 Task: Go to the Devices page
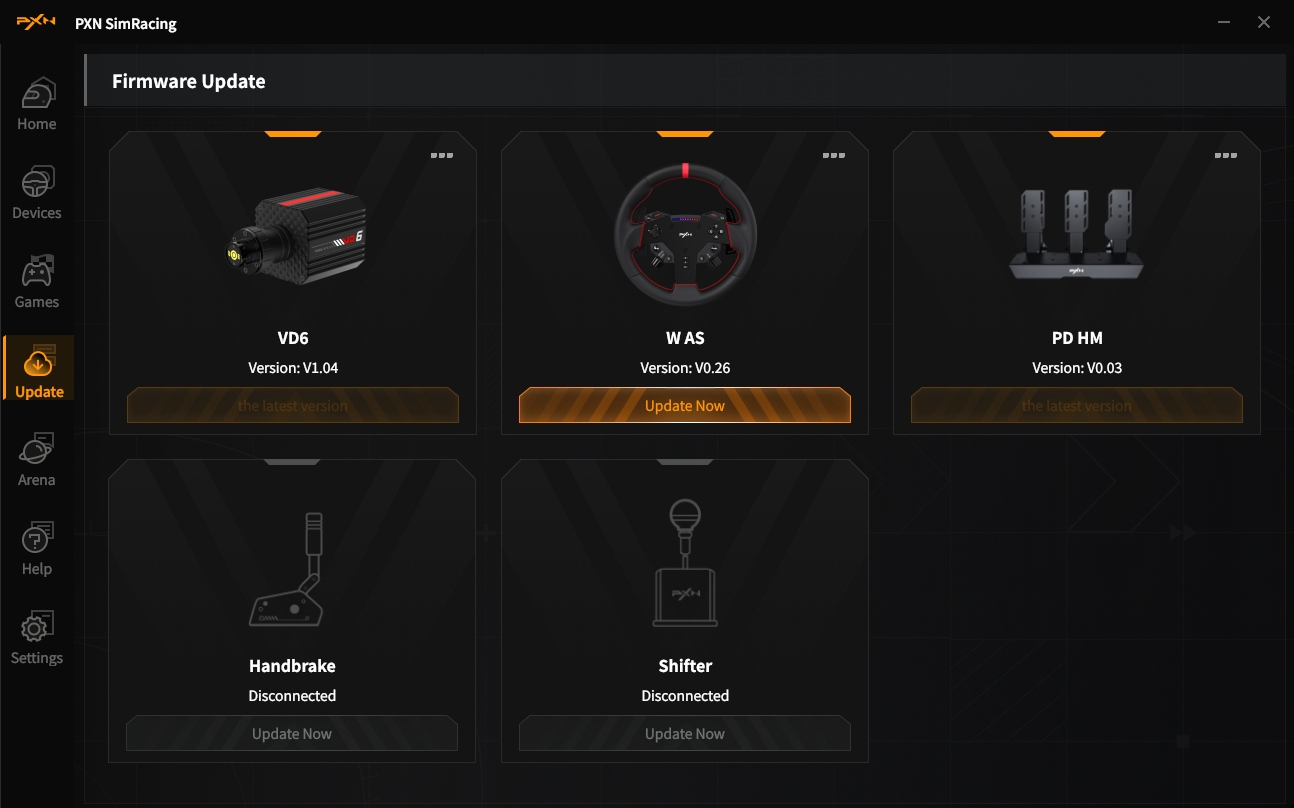[37, 194]
